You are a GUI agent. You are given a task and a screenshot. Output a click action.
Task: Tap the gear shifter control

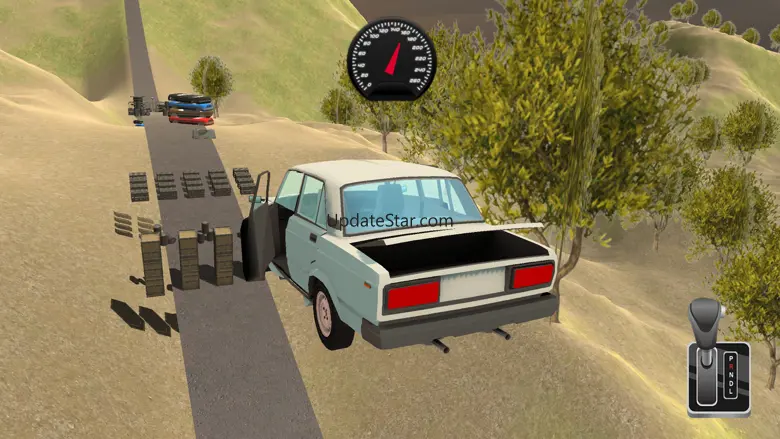[x=717, y=358]
